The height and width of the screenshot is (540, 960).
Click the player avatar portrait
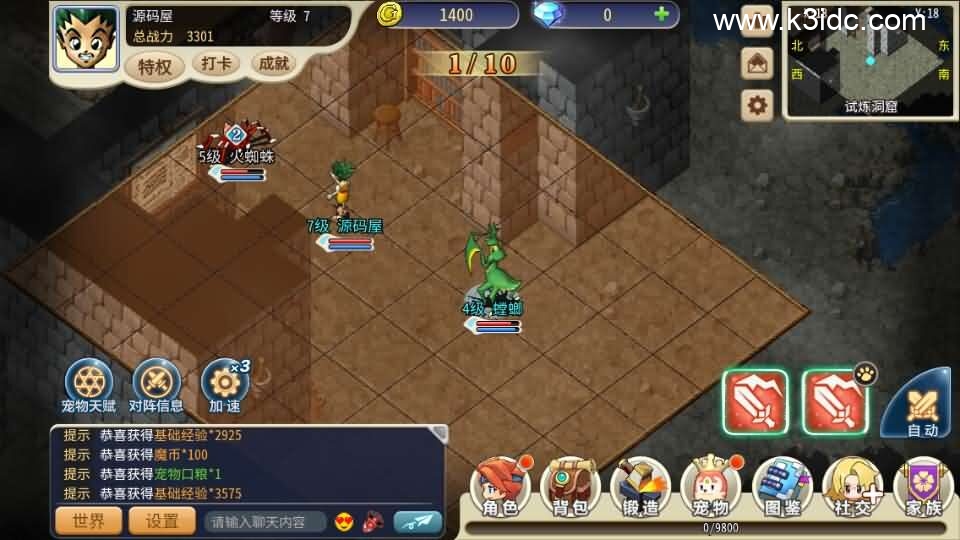coord(86,39)
